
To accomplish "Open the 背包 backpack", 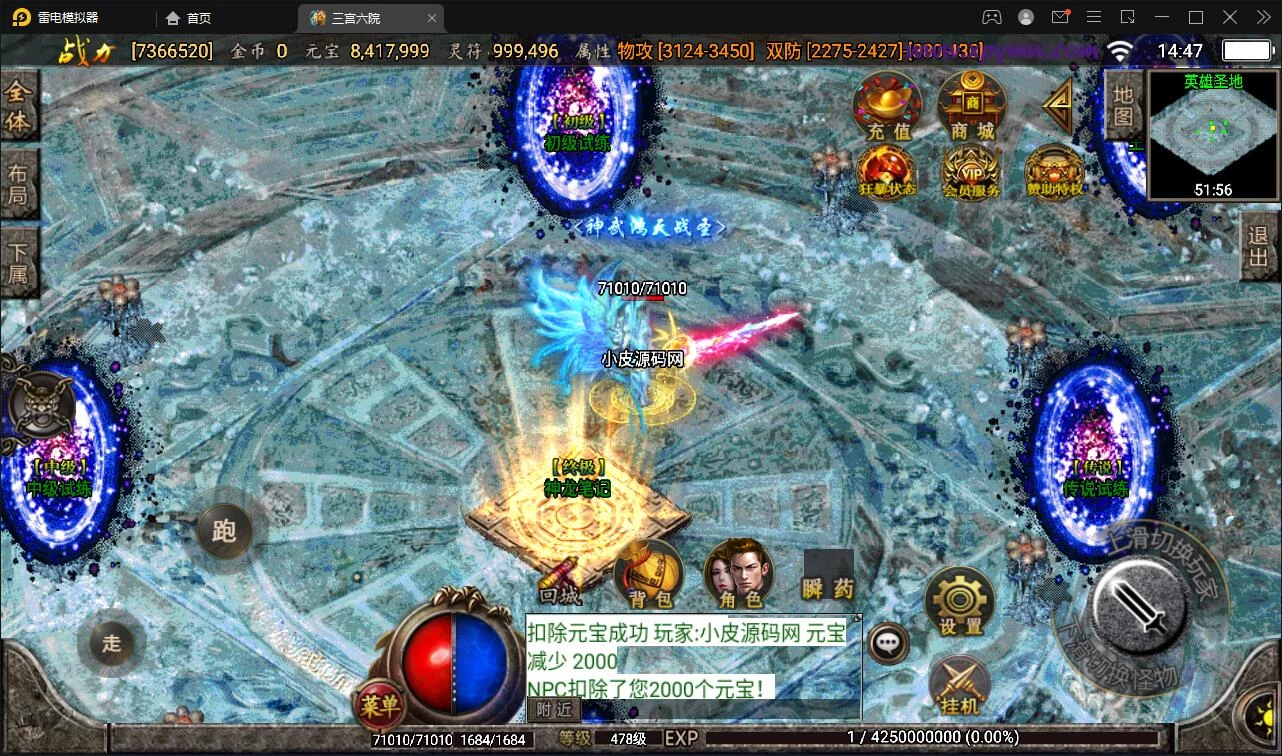I will tap(650, 575).
